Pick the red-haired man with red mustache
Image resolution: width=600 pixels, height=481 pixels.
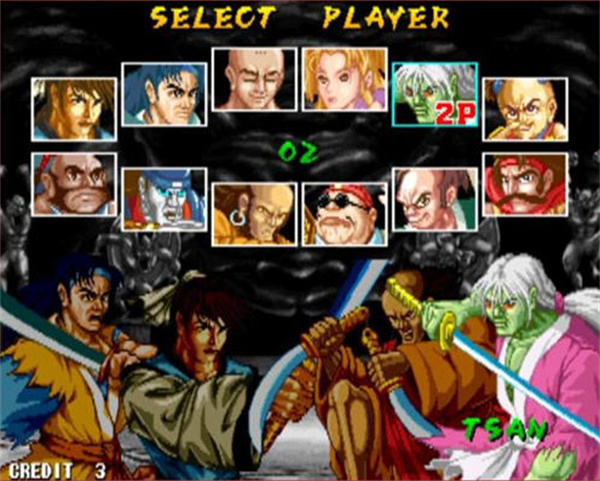click(x=525, y=184)
